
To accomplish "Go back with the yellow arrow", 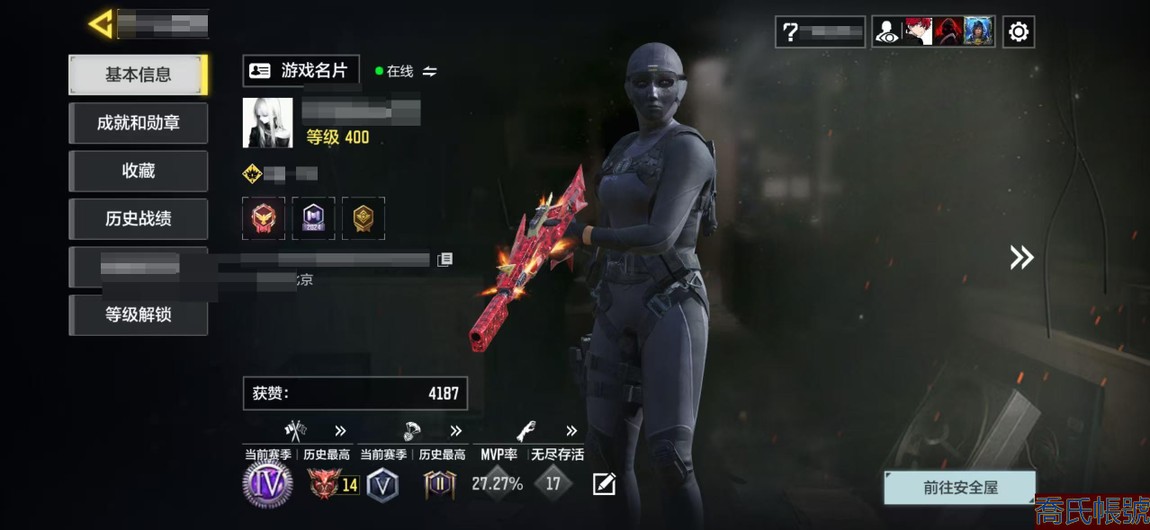I will [x=100, y=24].
